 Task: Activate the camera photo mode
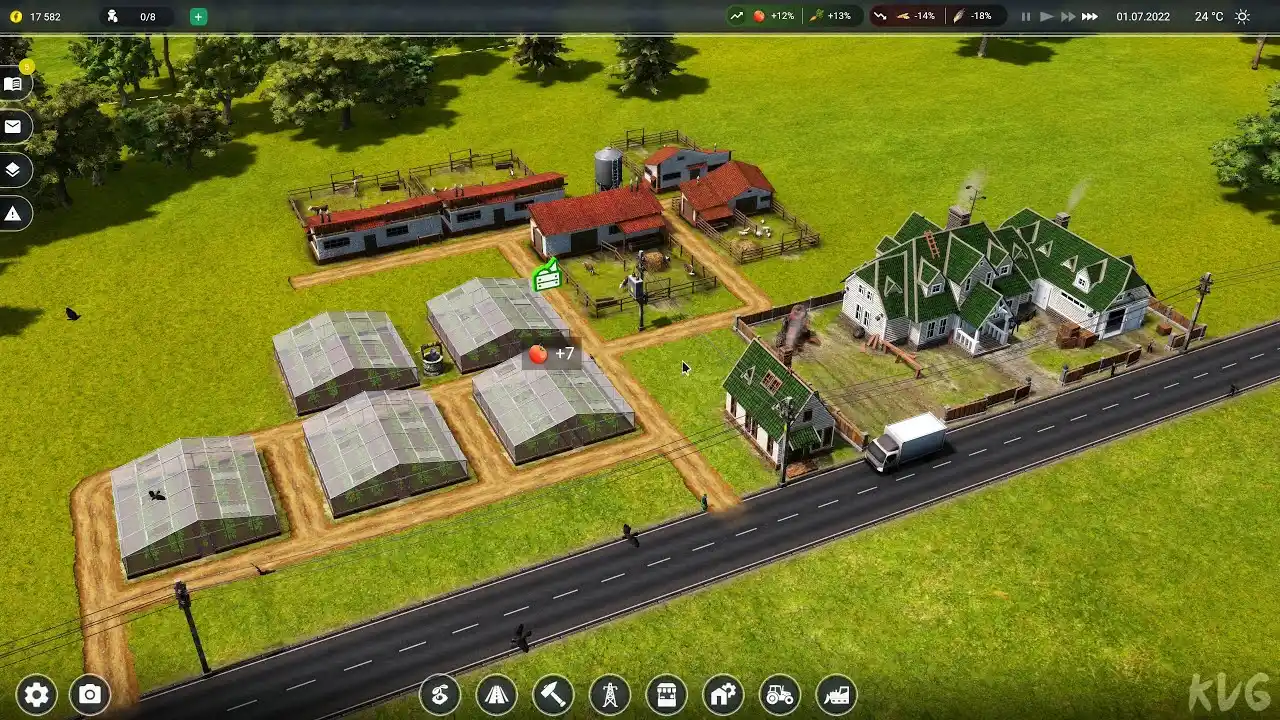pos(90,695)
